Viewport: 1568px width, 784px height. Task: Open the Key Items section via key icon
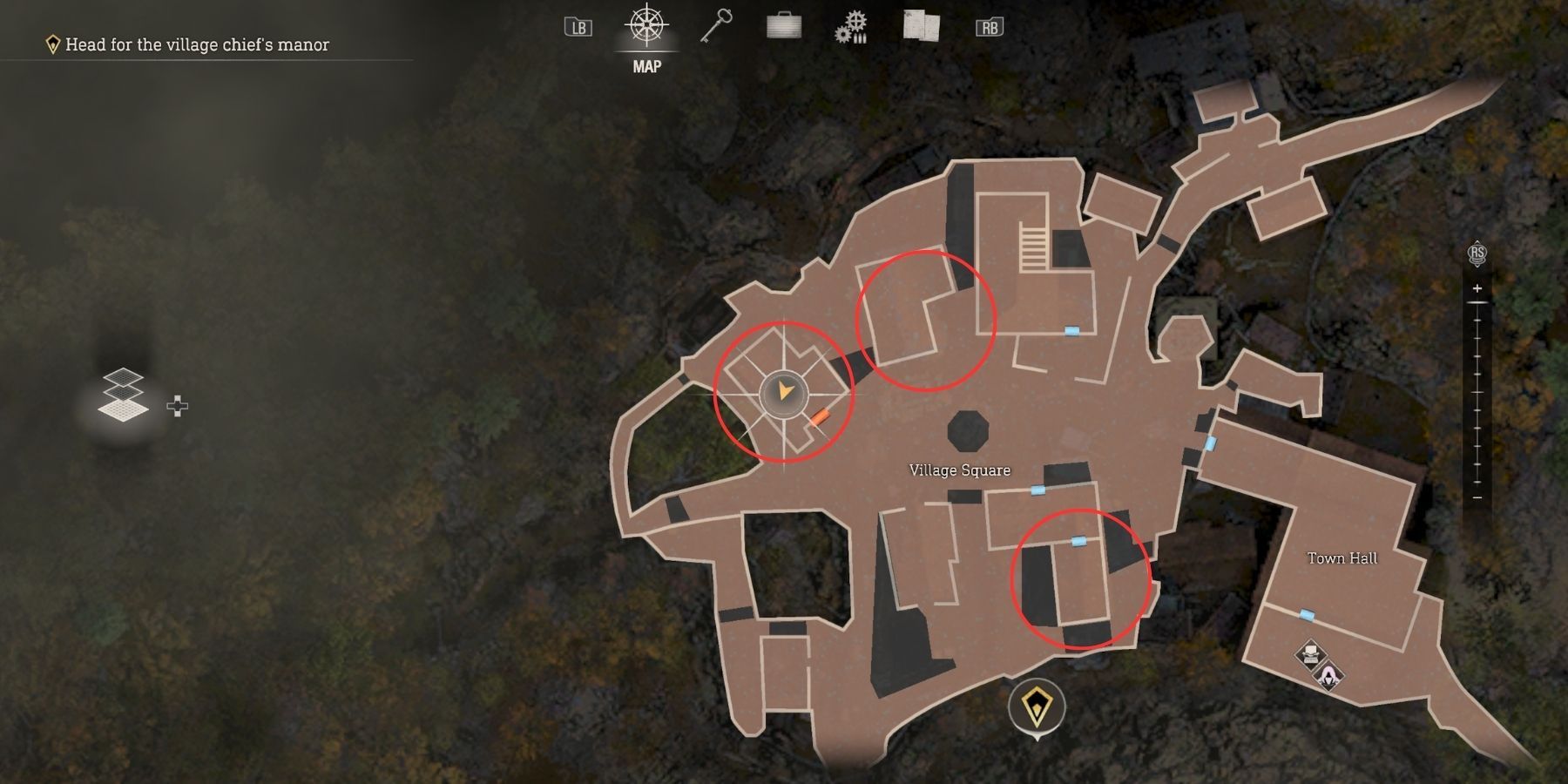(716, 24)
